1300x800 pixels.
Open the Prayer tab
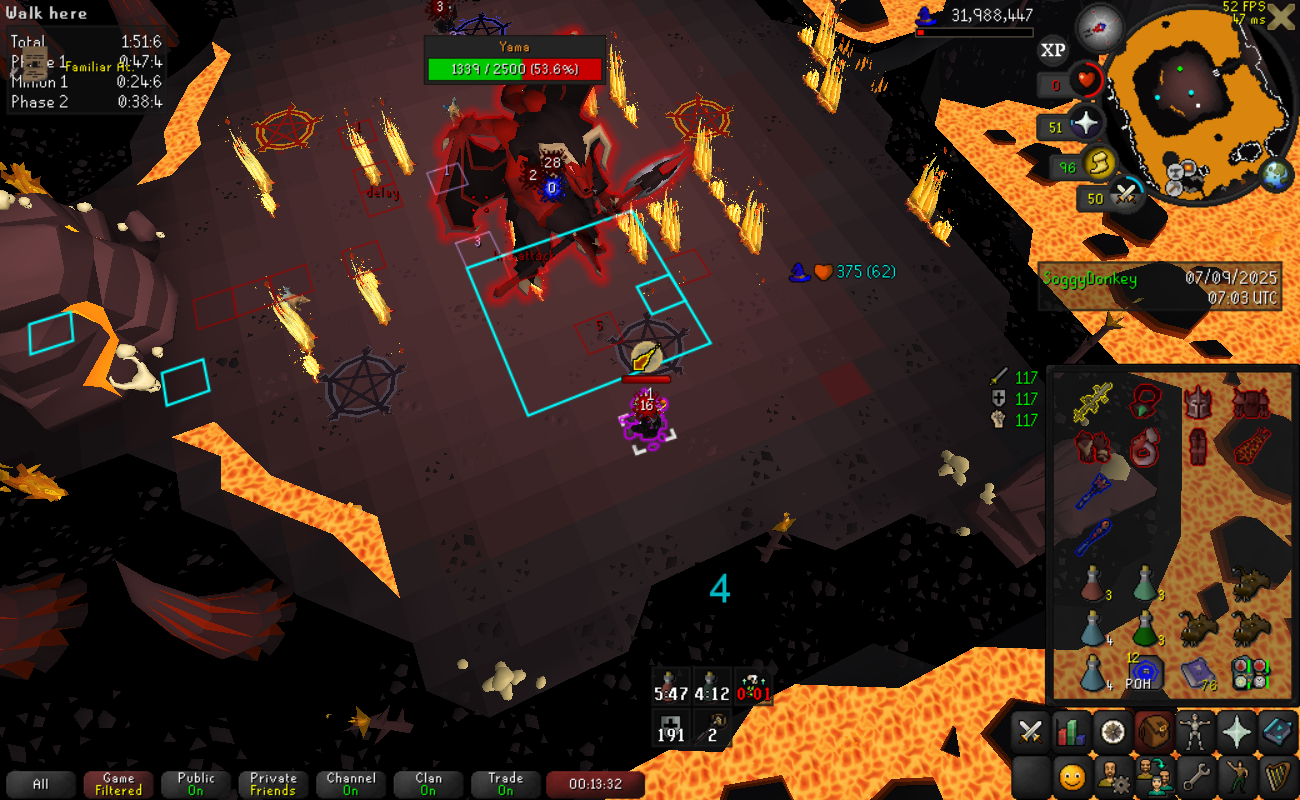point(1236,733)
